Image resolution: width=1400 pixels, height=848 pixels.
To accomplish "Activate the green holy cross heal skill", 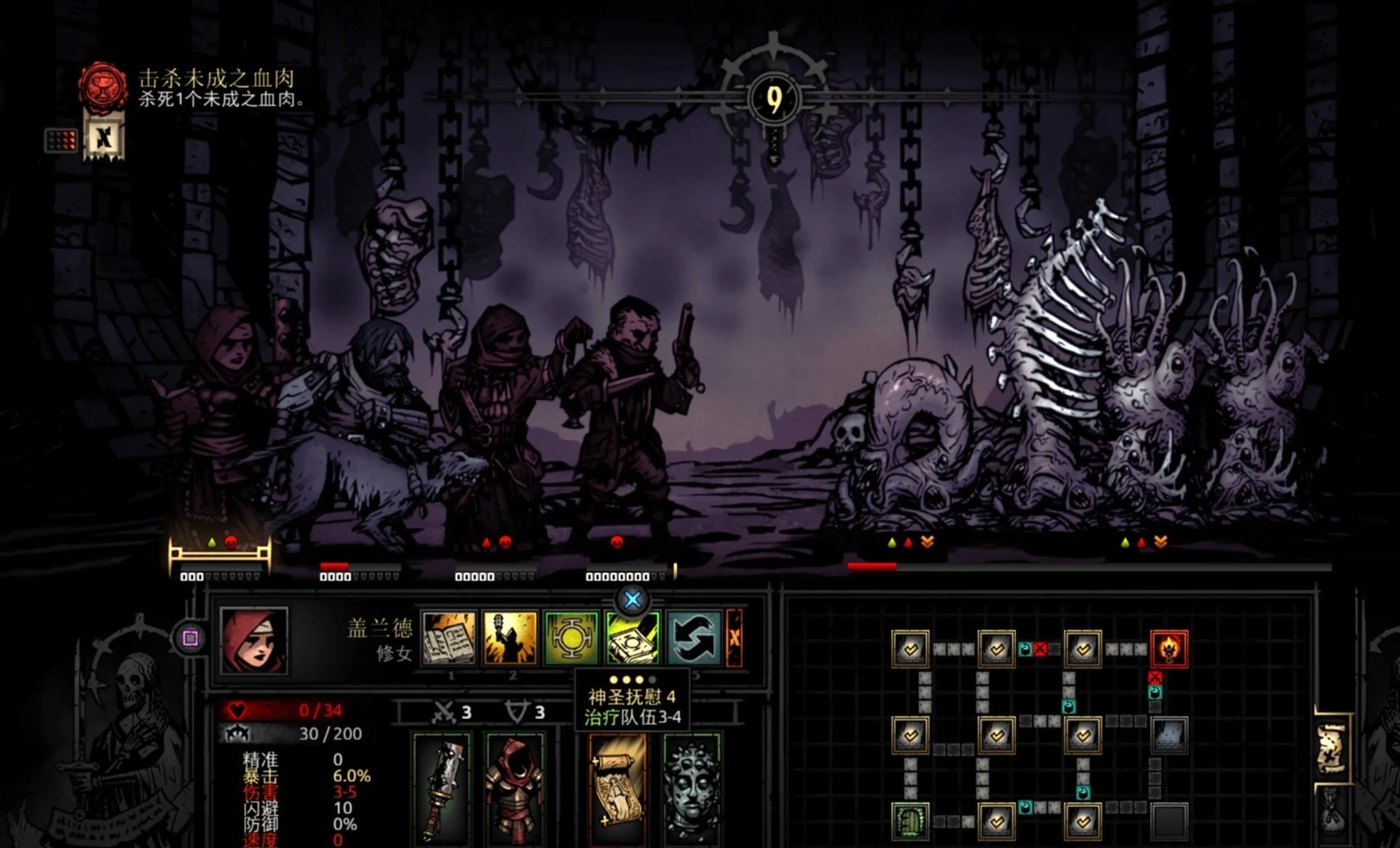I will (x=572, y=638).
